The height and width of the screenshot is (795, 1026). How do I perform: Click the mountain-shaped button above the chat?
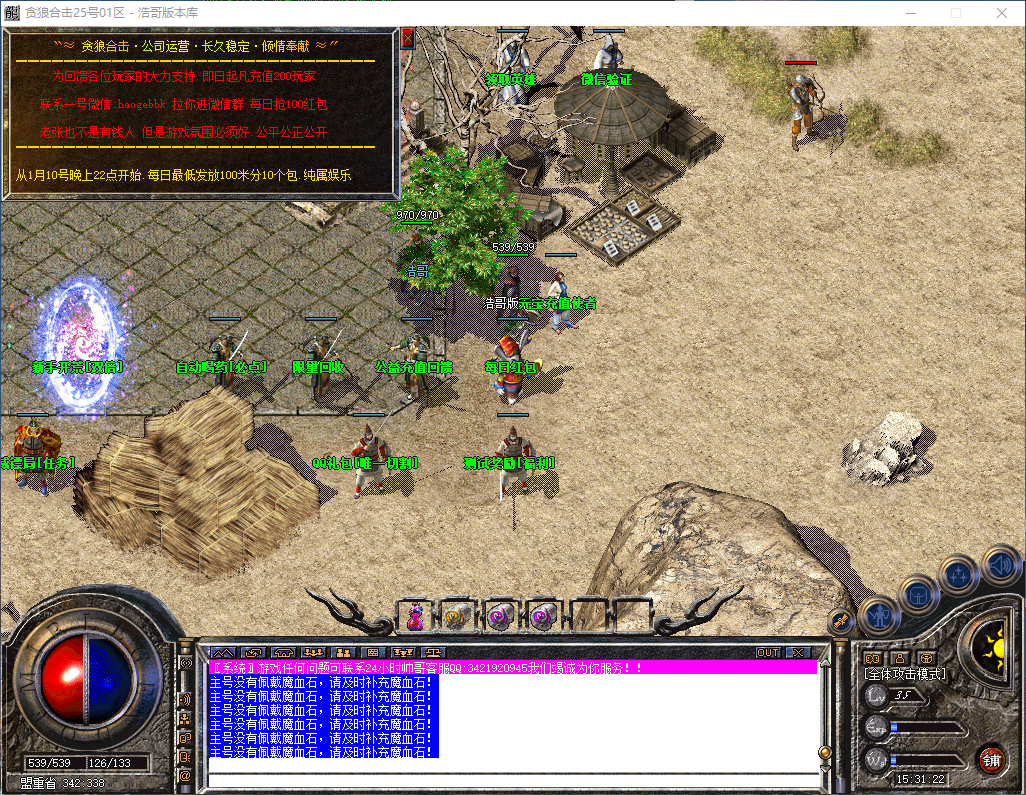(220, 652)
